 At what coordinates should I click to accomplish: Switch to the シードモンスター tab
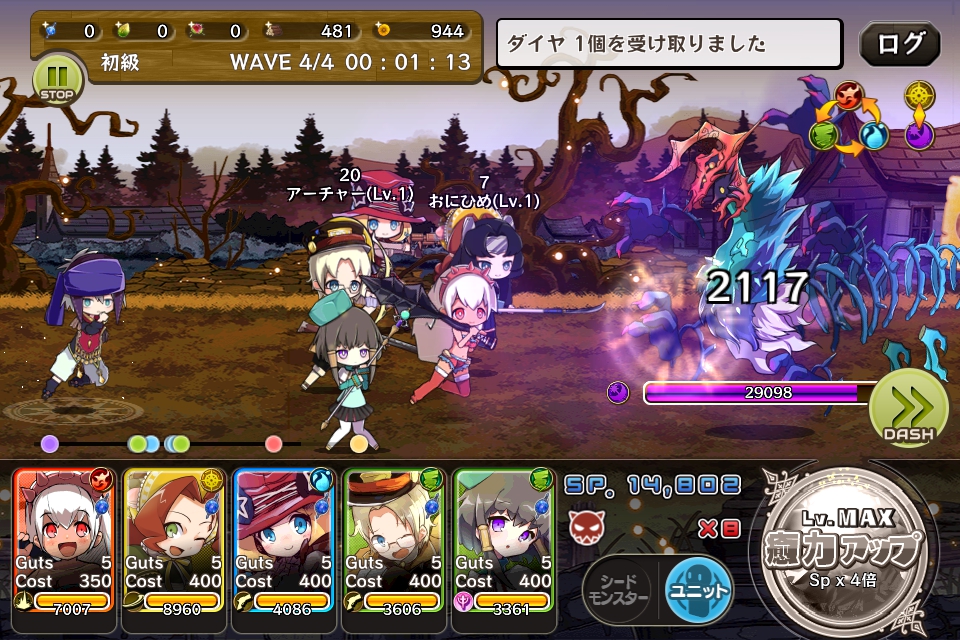[x=619, y=590]
